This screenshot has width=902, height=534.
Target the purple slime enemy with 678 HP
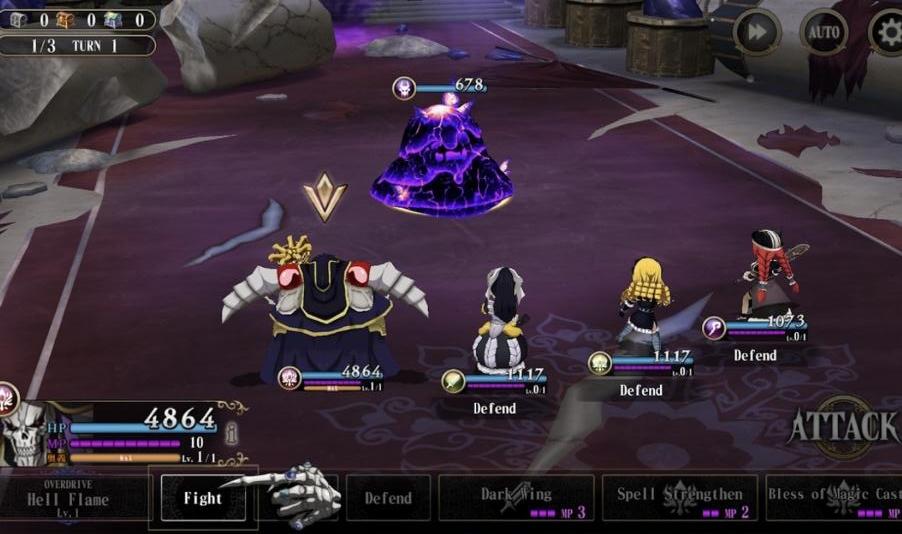coord(443,160)
